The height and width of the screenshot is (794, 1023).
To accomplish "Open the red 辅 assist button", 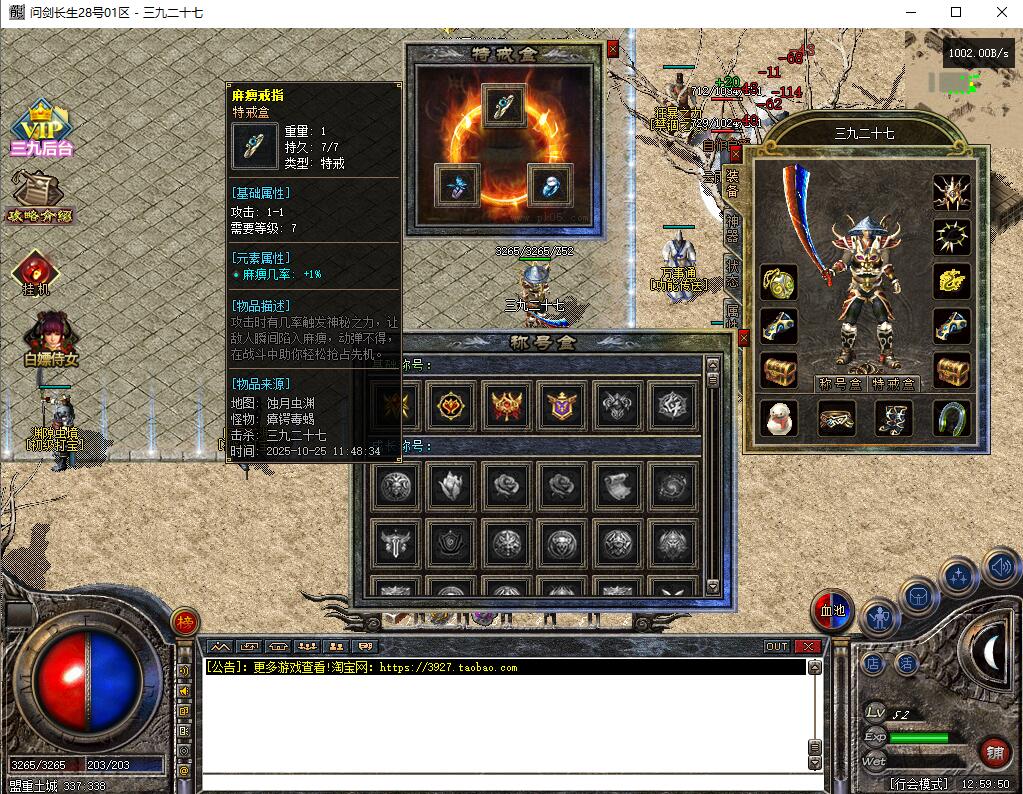I will 994,751.
